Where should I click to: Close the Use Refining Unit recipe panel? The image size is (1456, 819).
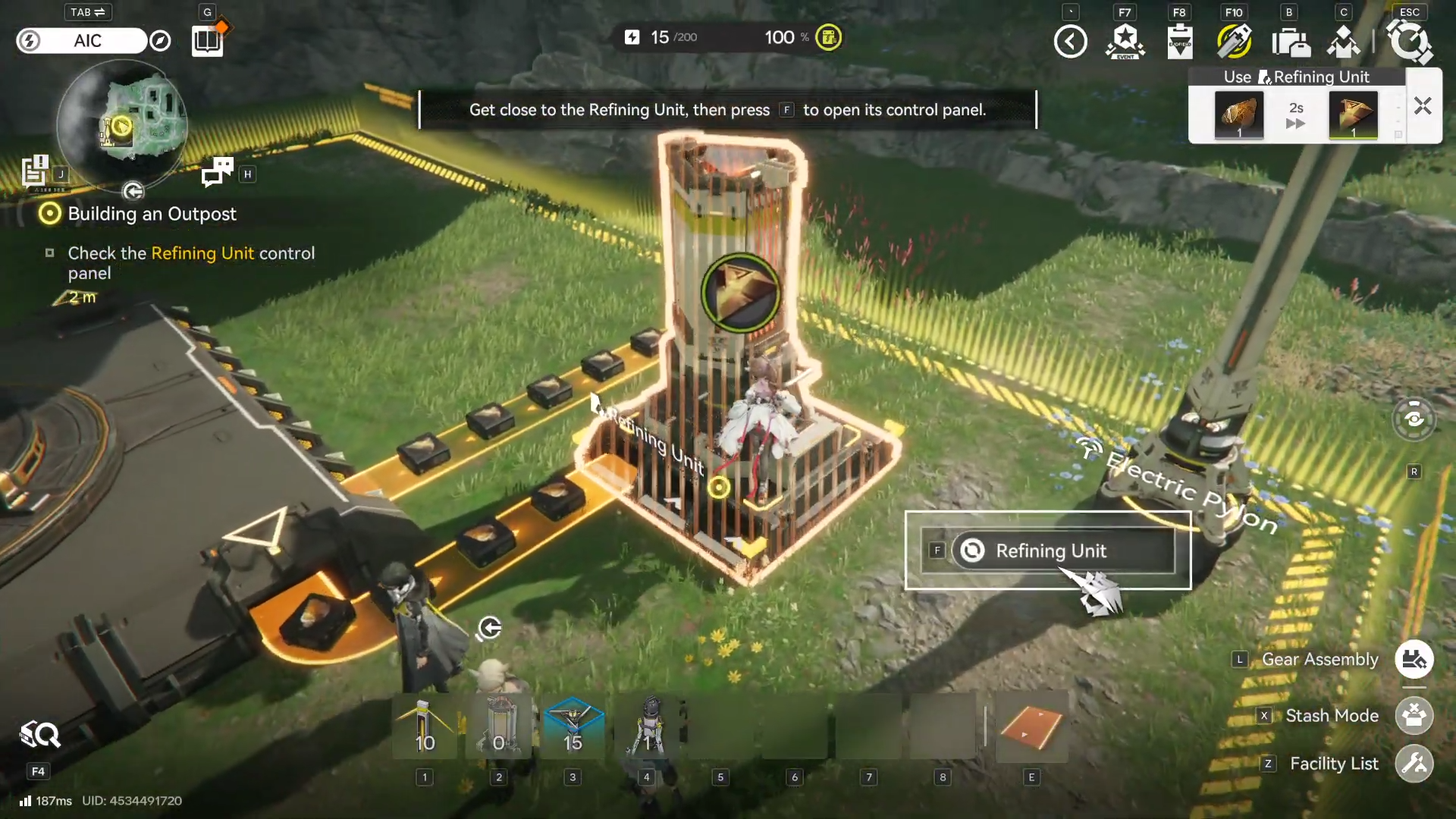pos(1423,106)
